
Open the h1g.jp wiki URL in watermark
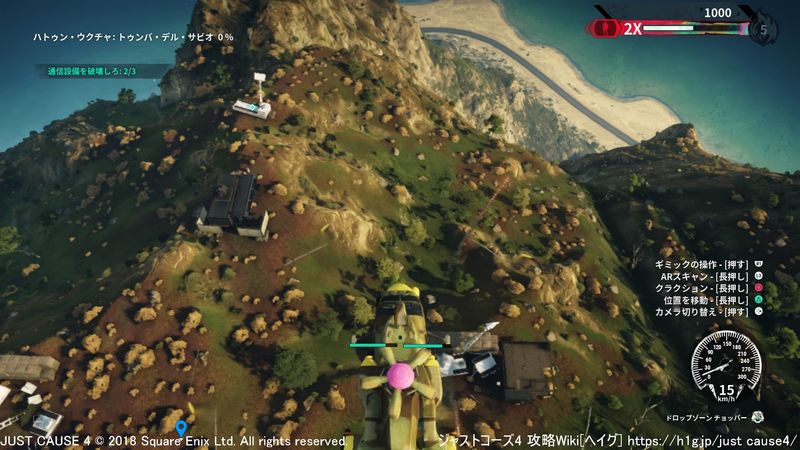[x=714, y=440]
